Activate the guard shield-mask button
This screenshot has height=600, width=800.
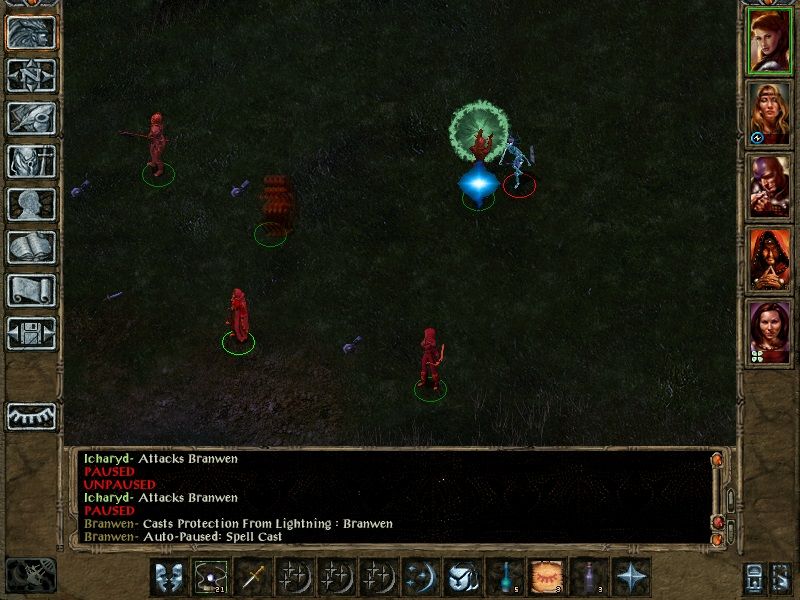169,577
